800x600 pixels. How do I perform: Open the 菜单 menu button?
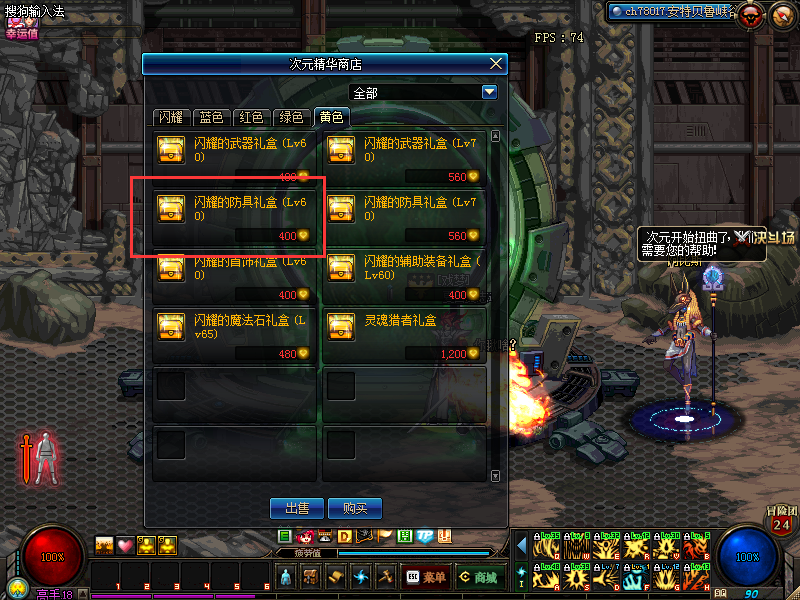point(426,577)
